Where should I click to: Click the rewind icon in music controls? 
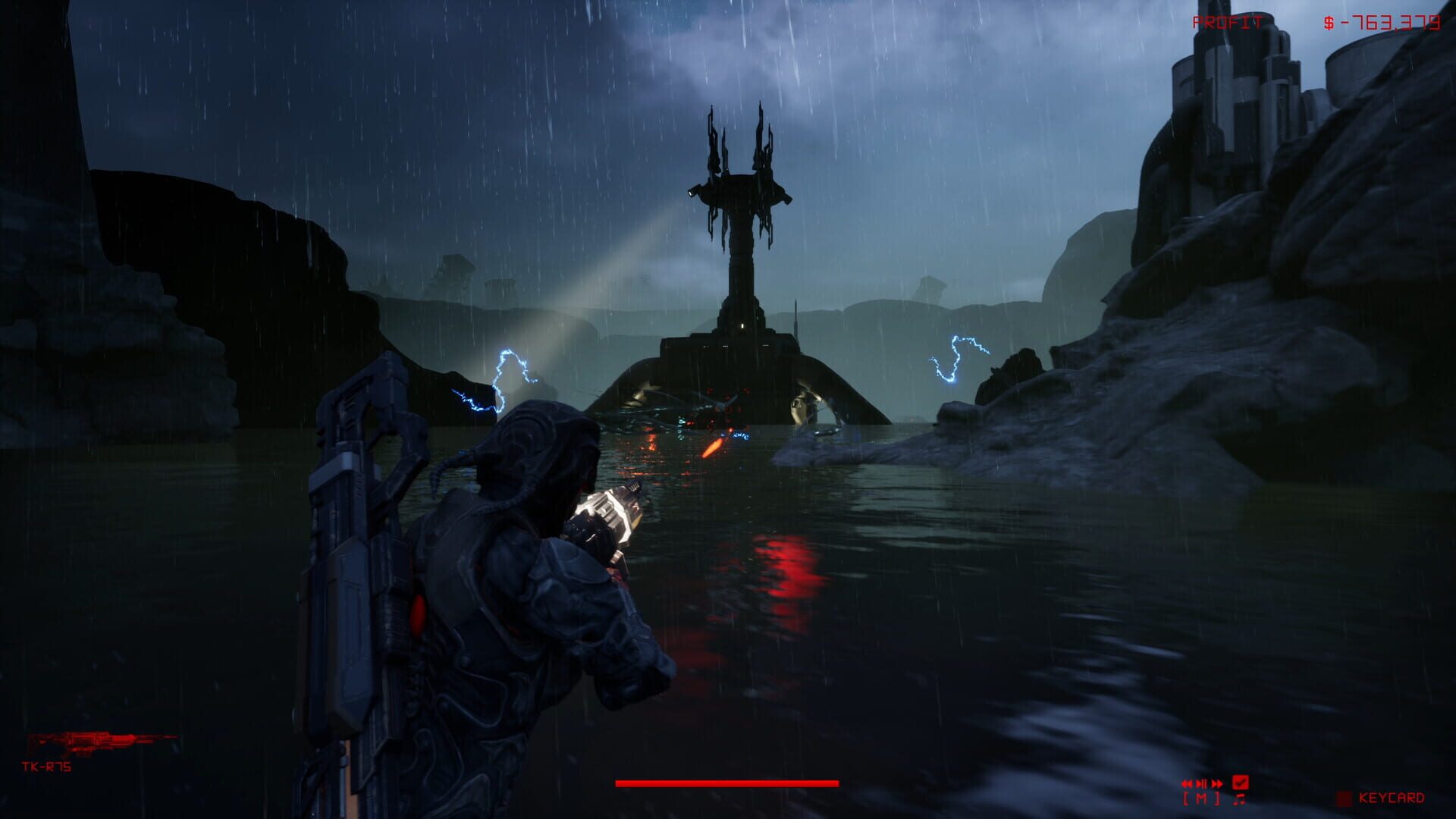coord(1188,783)
